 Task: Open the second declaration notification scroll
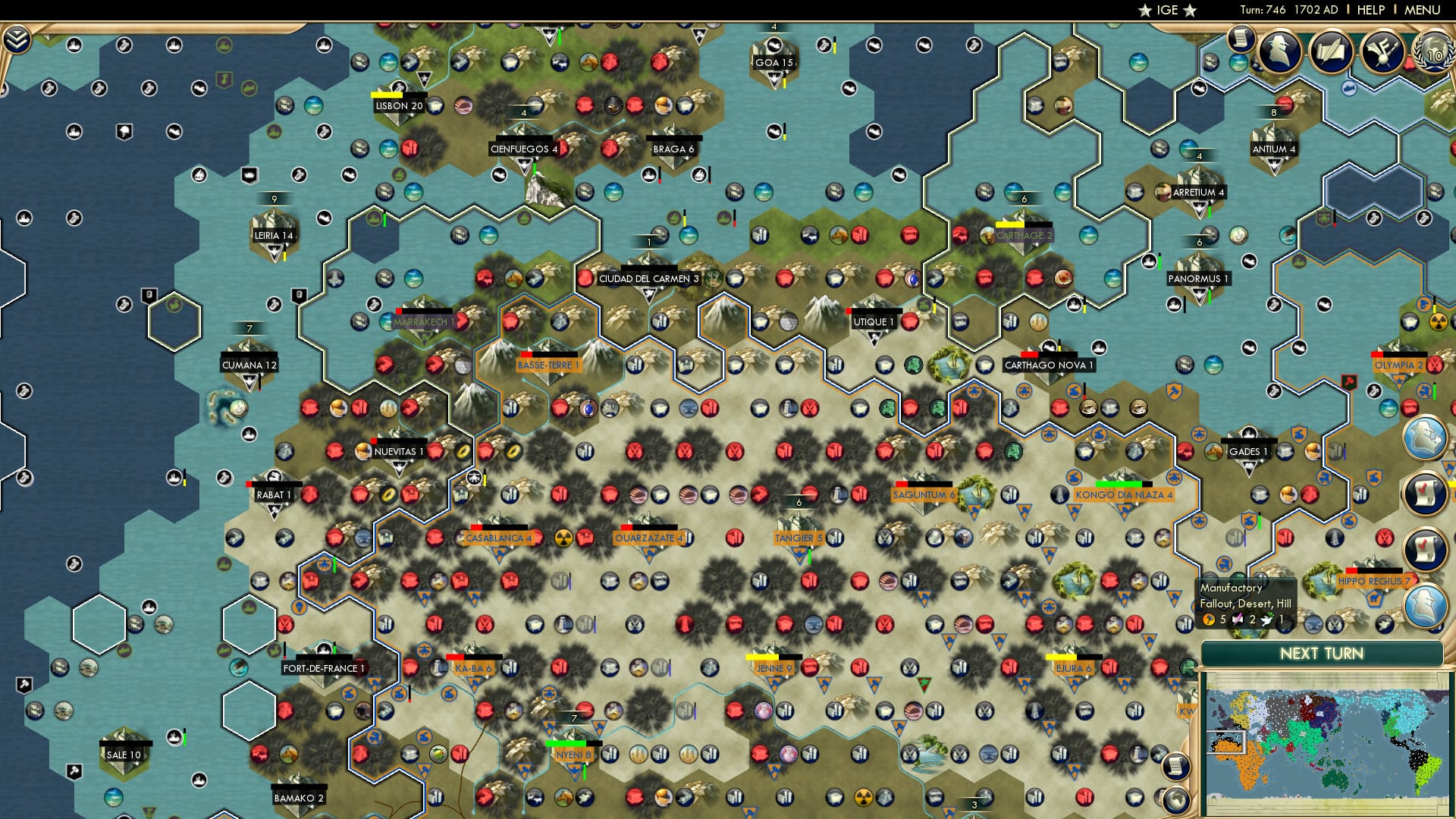point(1423,546)
